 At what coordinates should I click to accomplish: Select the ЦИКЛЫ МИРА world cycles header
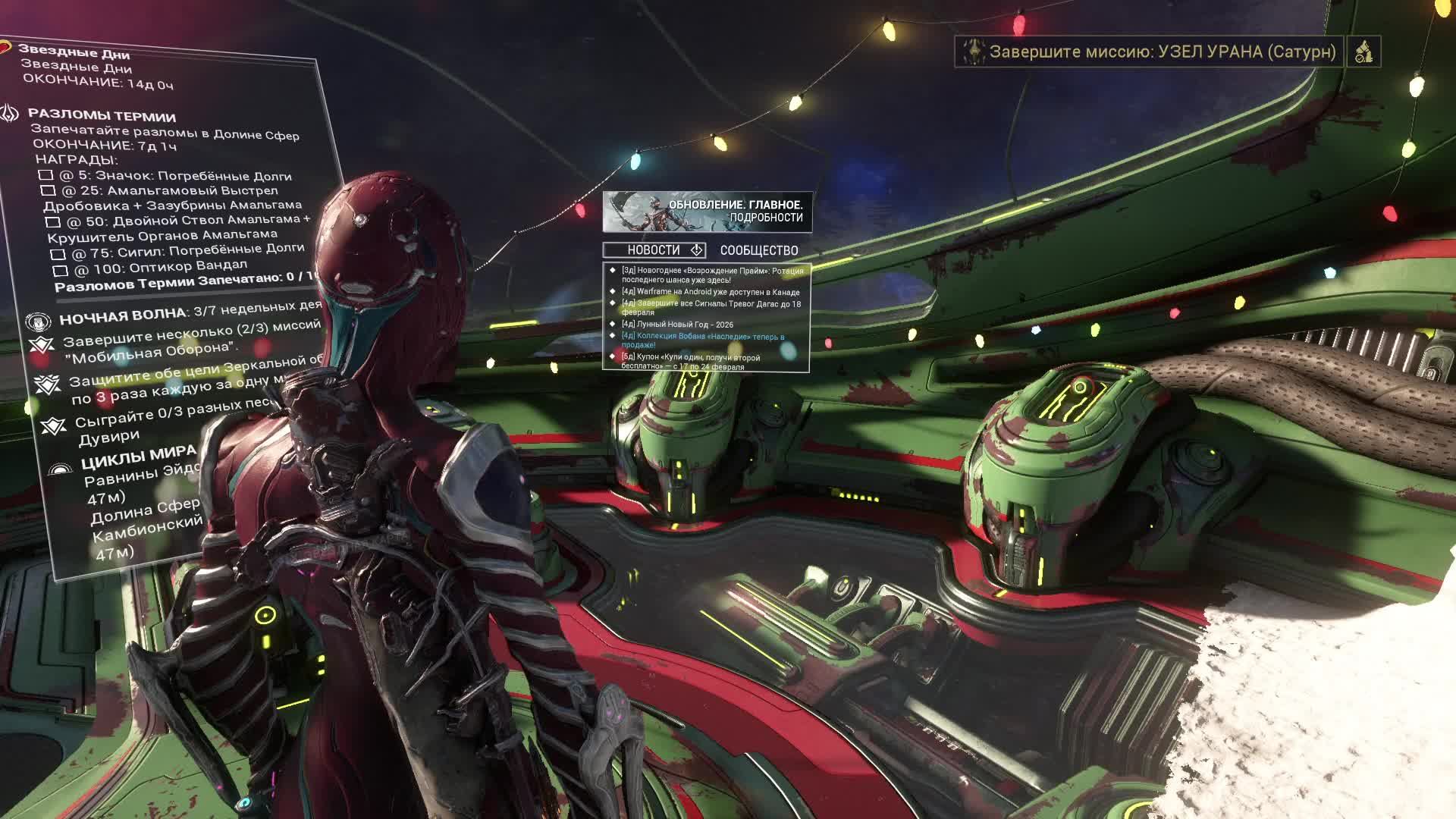[138, 457]
